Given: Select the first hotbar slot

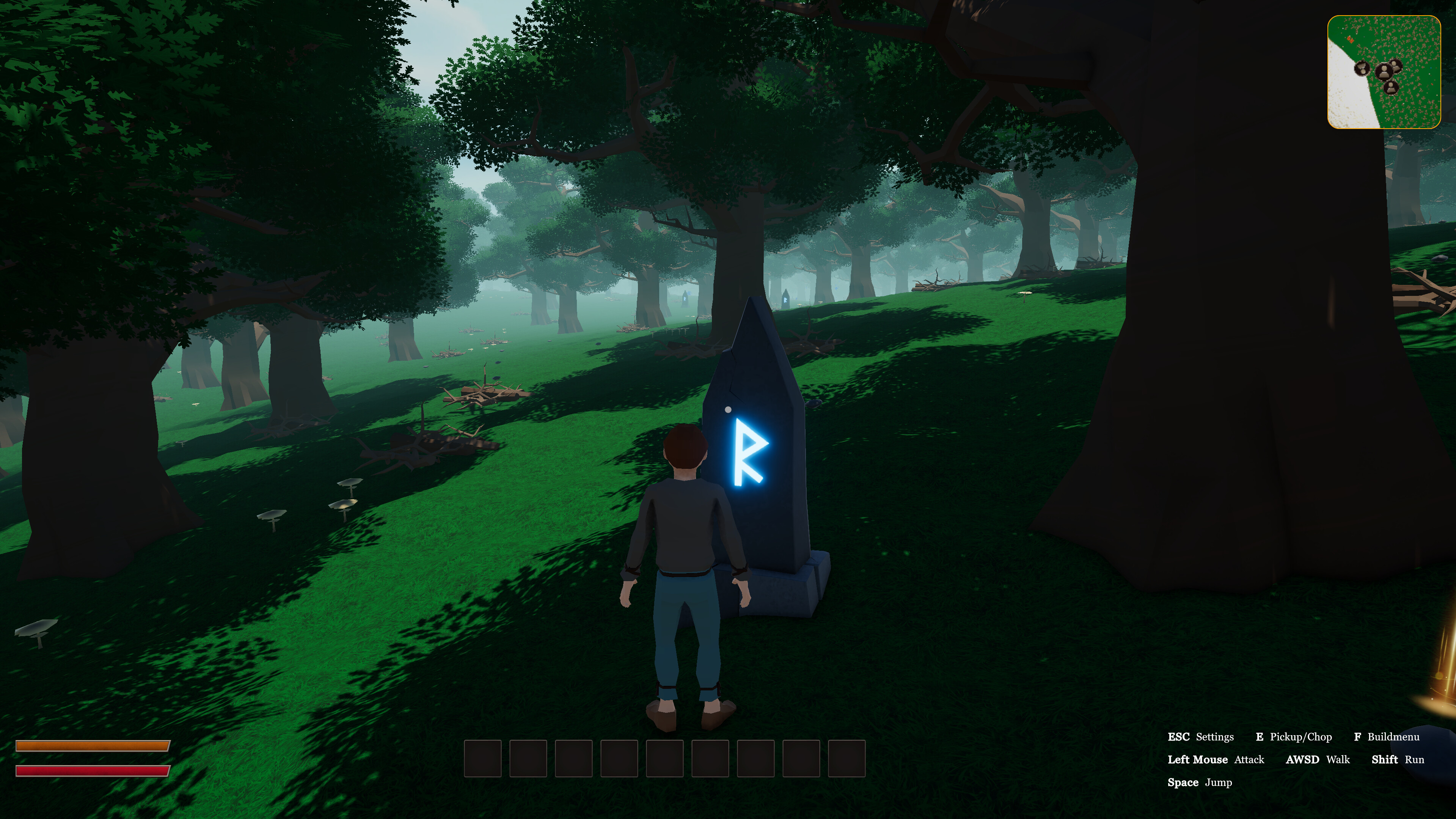Looking at the screenshot, I should click(x=483, y=758).
